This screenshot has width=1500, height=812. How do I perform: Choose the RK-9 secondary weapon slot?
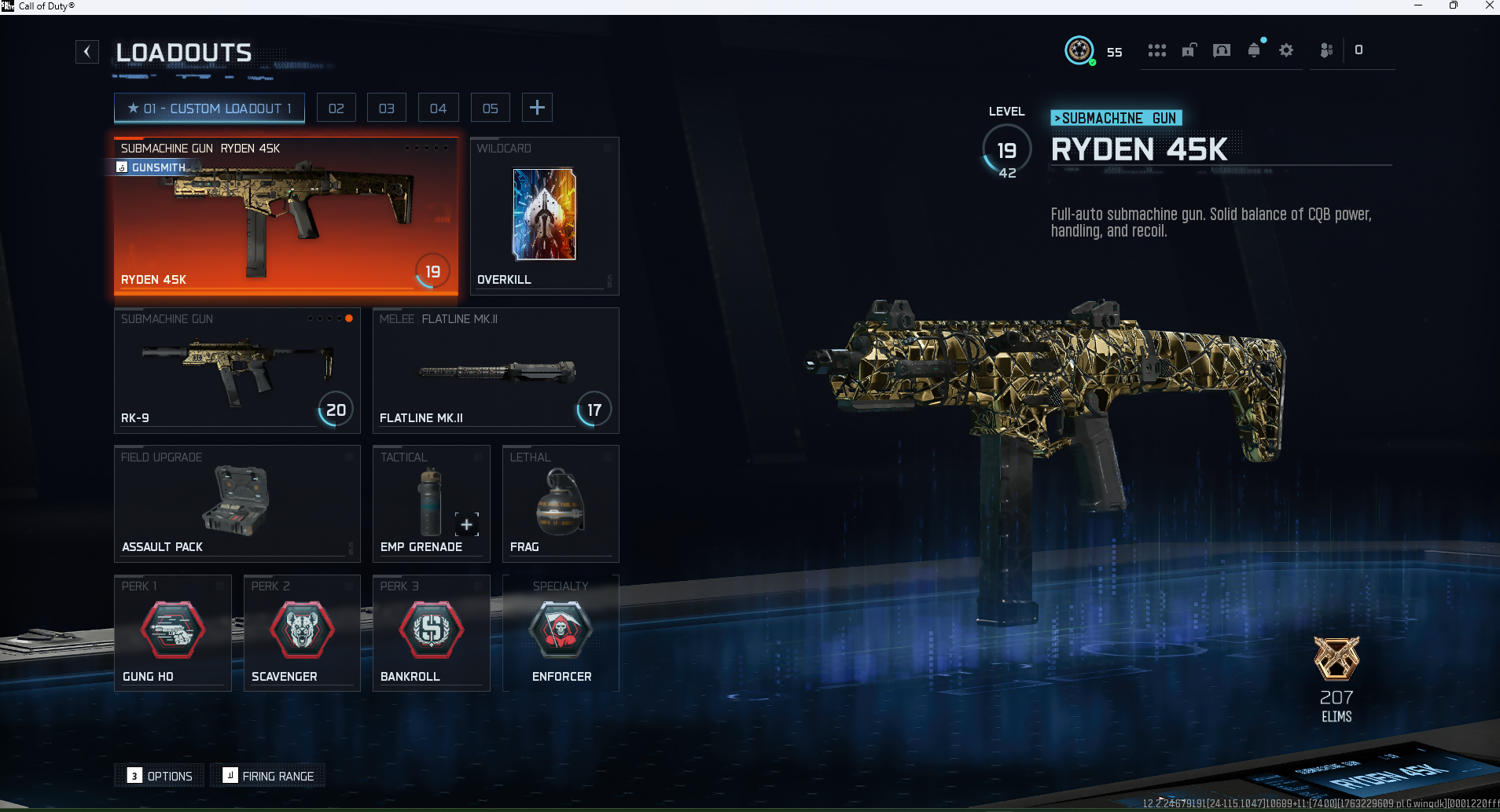point(237,370)
